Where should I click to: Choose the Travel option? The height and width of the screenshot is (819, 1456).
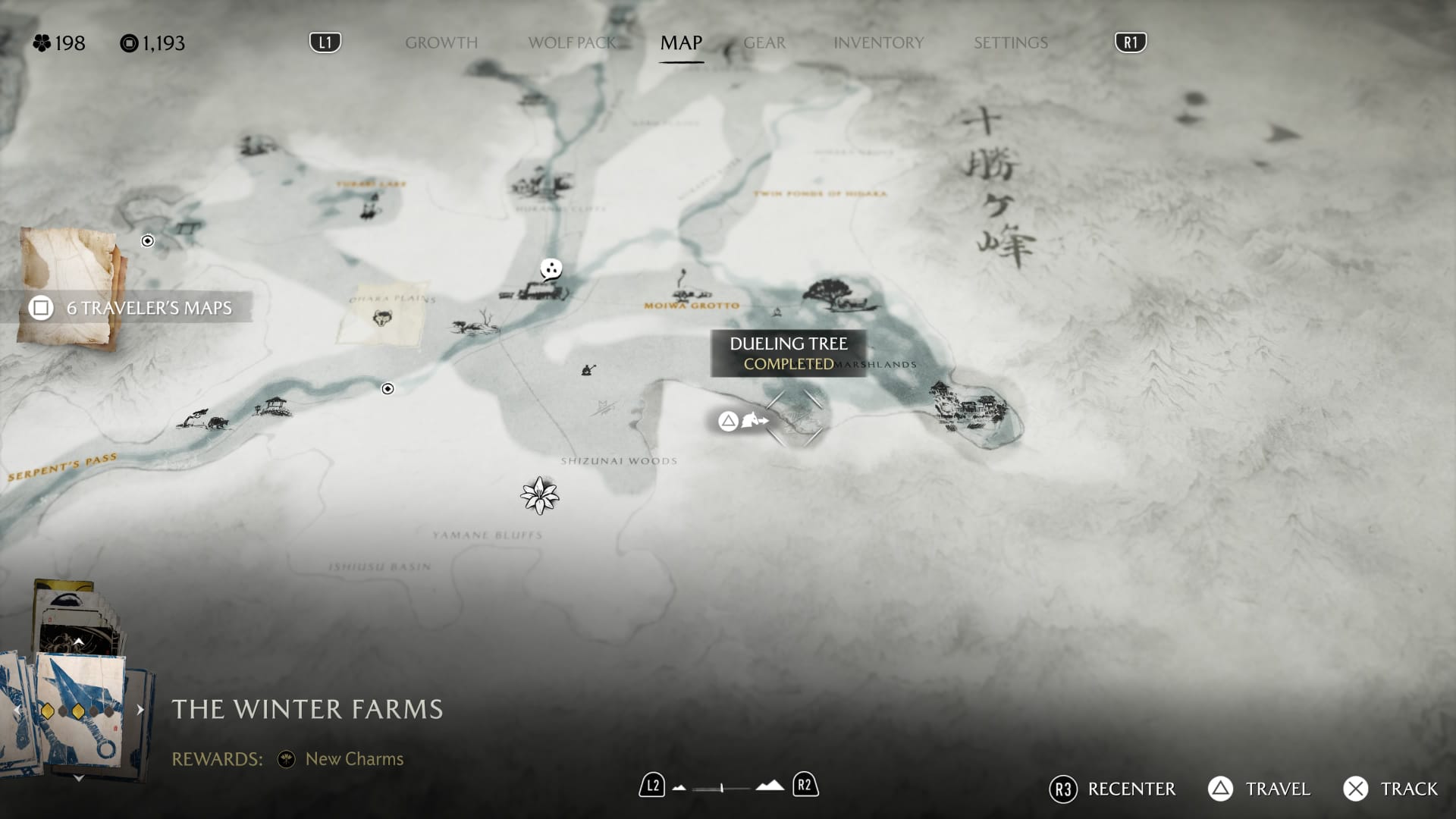[1260, 789]
